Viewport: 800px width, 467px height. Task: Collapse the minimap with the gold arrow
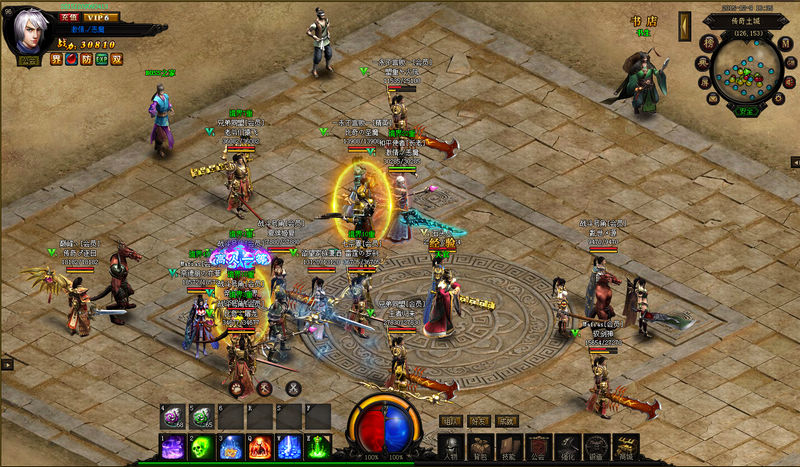point(685,24)
